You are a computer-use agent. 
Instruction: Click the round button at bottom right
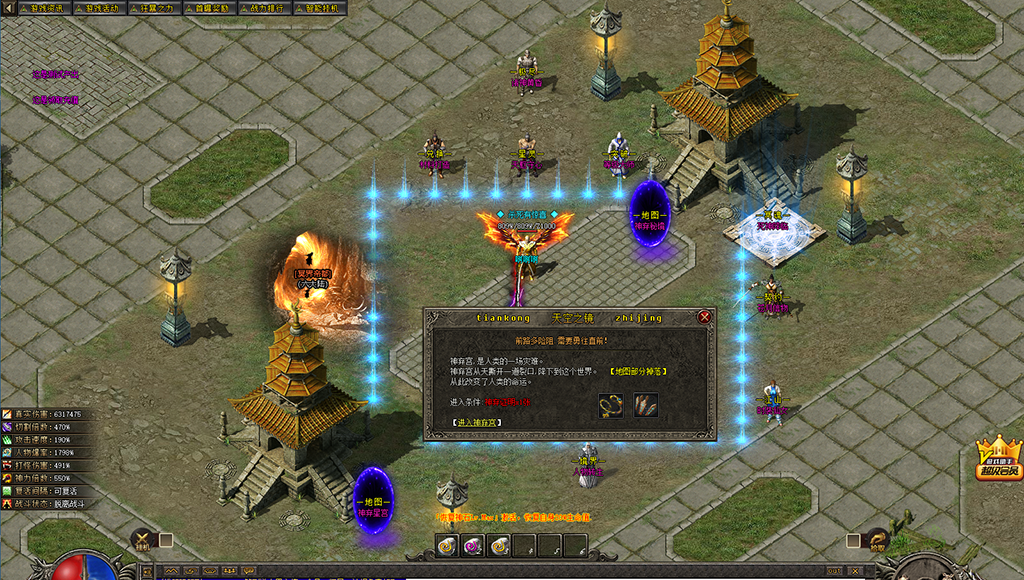click(877, 540)
